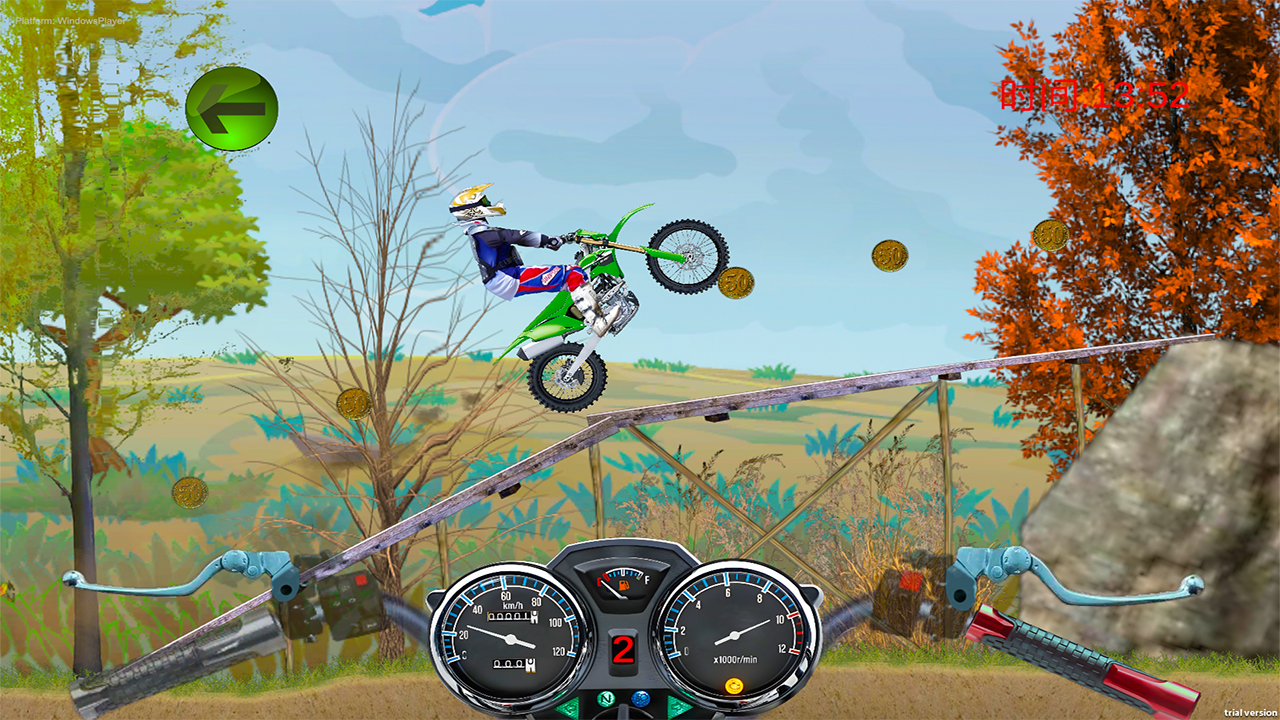Click the blue high beam indicator lamp

pos(640,699)
